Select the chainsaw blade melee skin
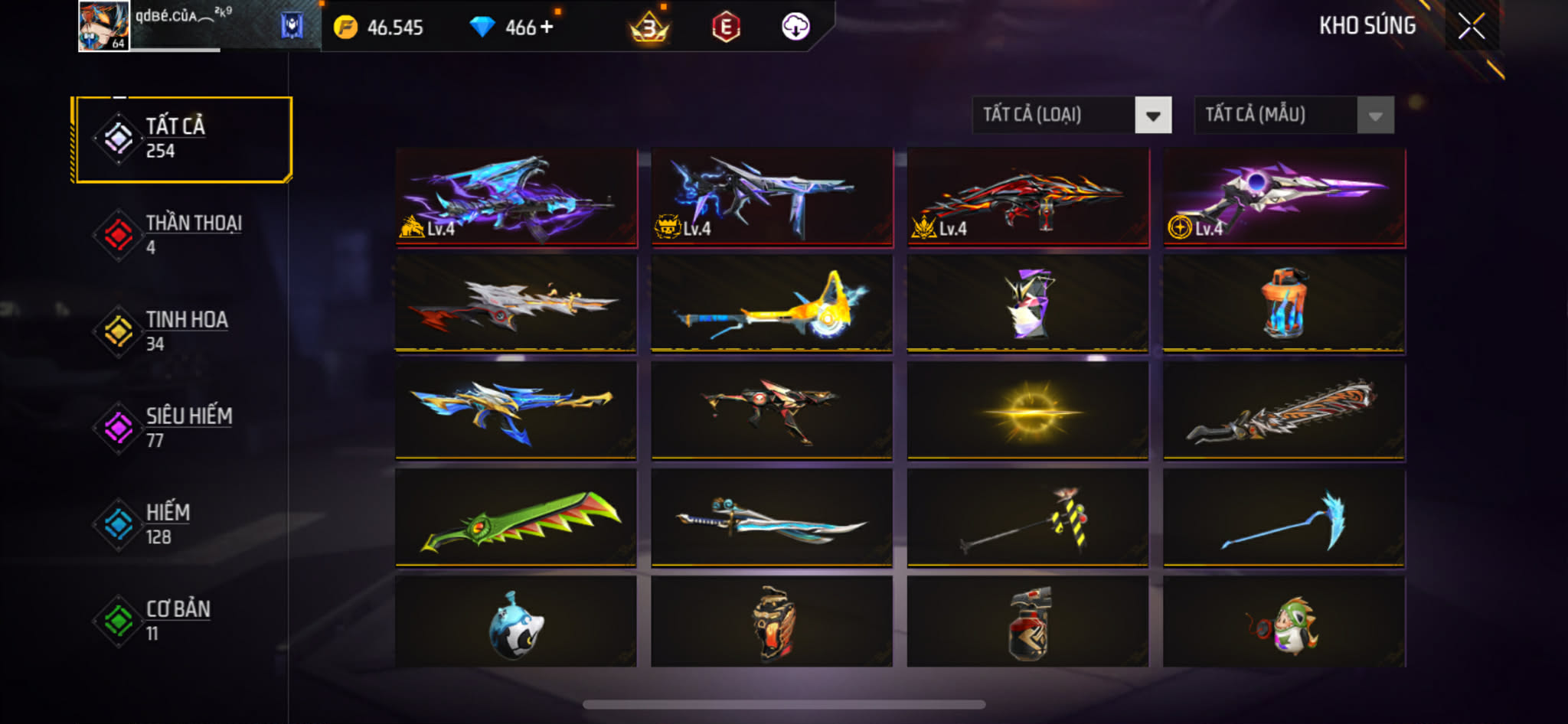The image size is (1568, 724). click(x=1284, y=411)
